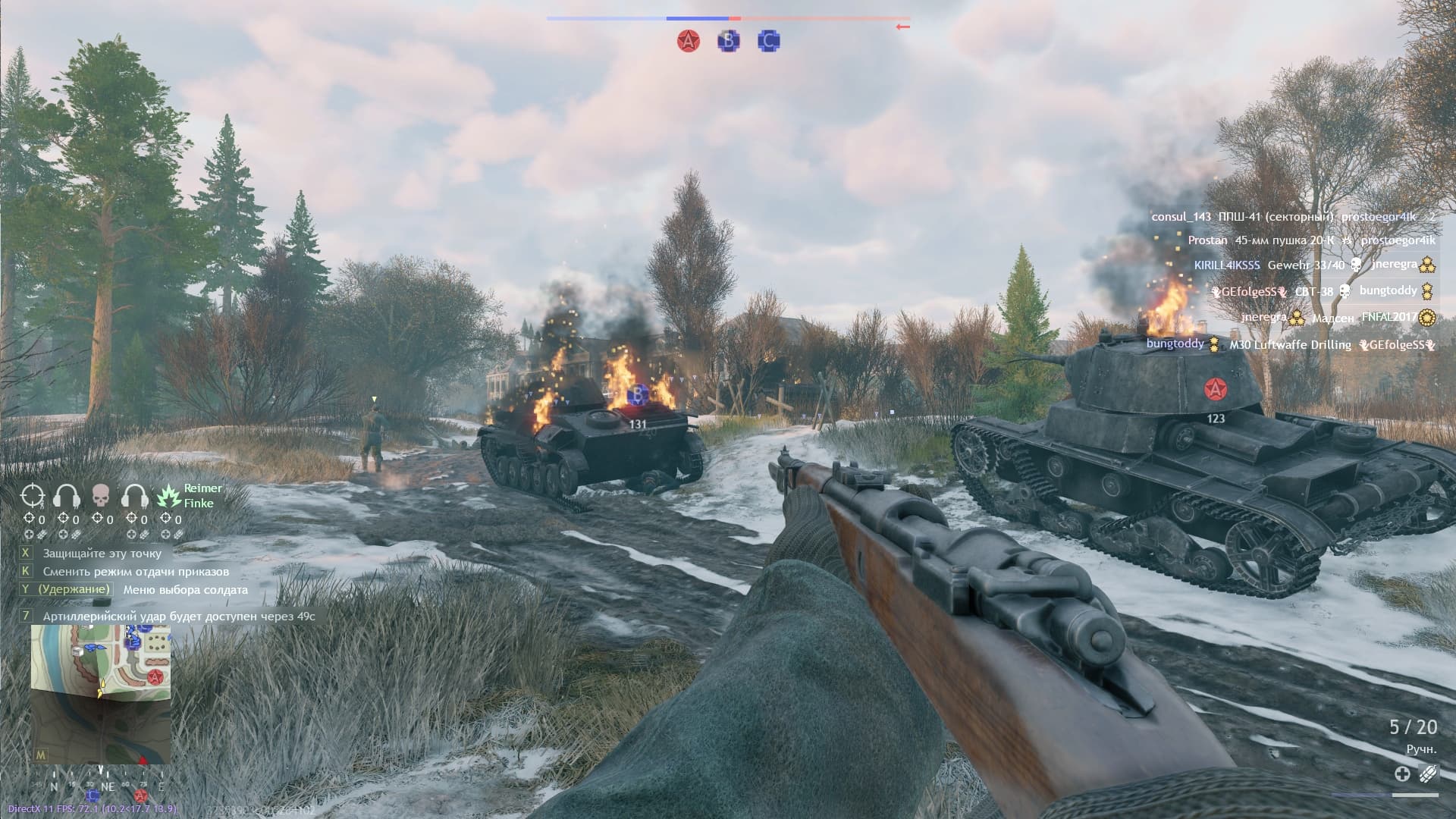This screenshot has width=1456, height=819.
Task: Select the bungtoddy M30 Luftwaffe Drilling kill row
Action: 1288,344
